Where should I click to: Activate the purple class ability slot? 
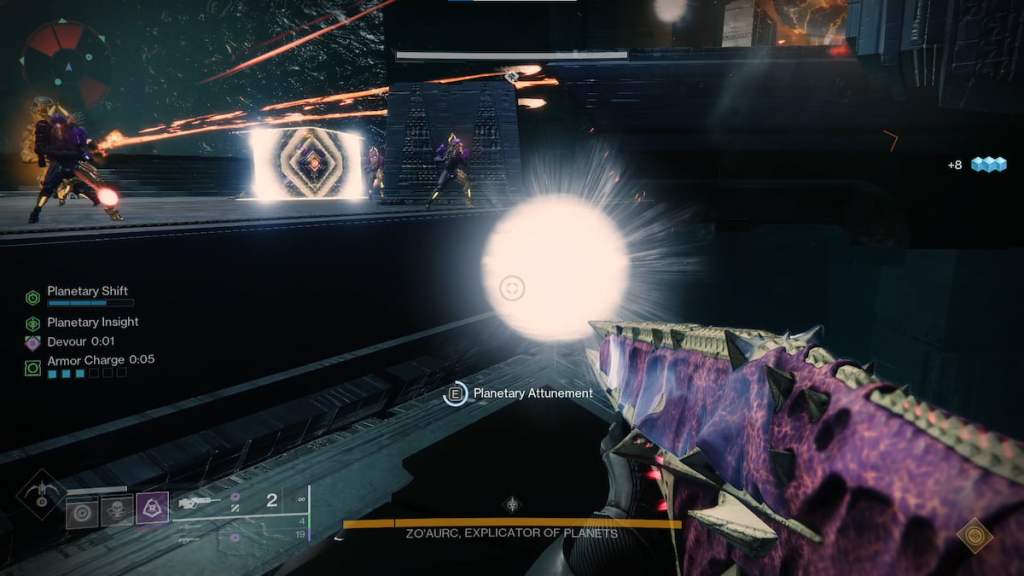coord(152,509)
